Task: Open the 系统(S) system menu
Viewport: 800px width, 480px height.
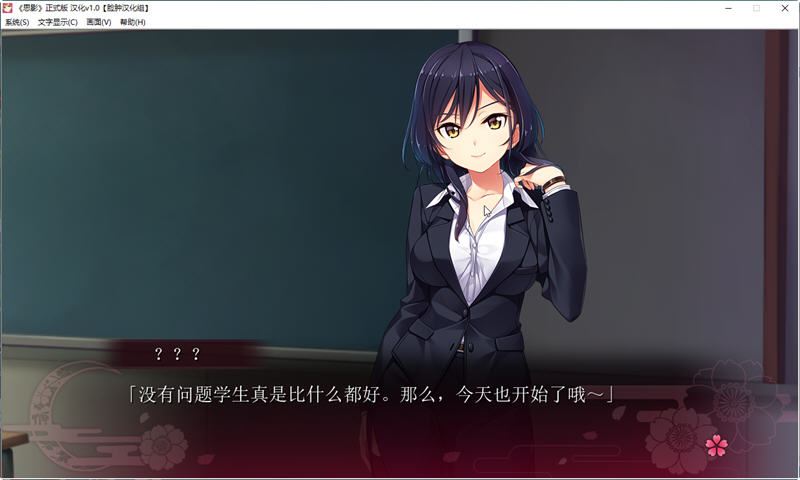Action: pos(17,22)
